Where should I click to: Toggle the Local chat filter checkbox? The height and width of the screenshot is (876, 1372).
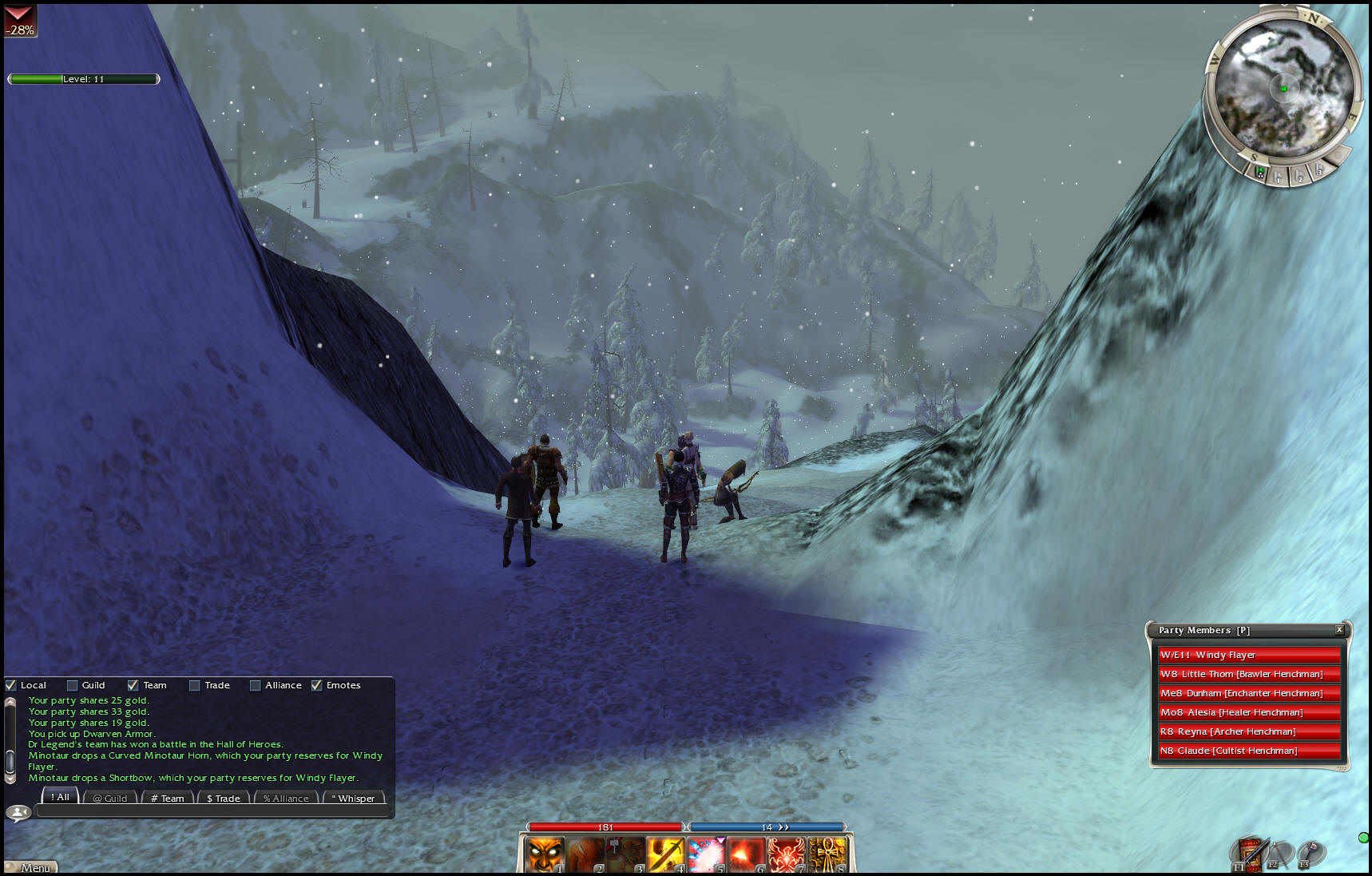coord(11,685)
